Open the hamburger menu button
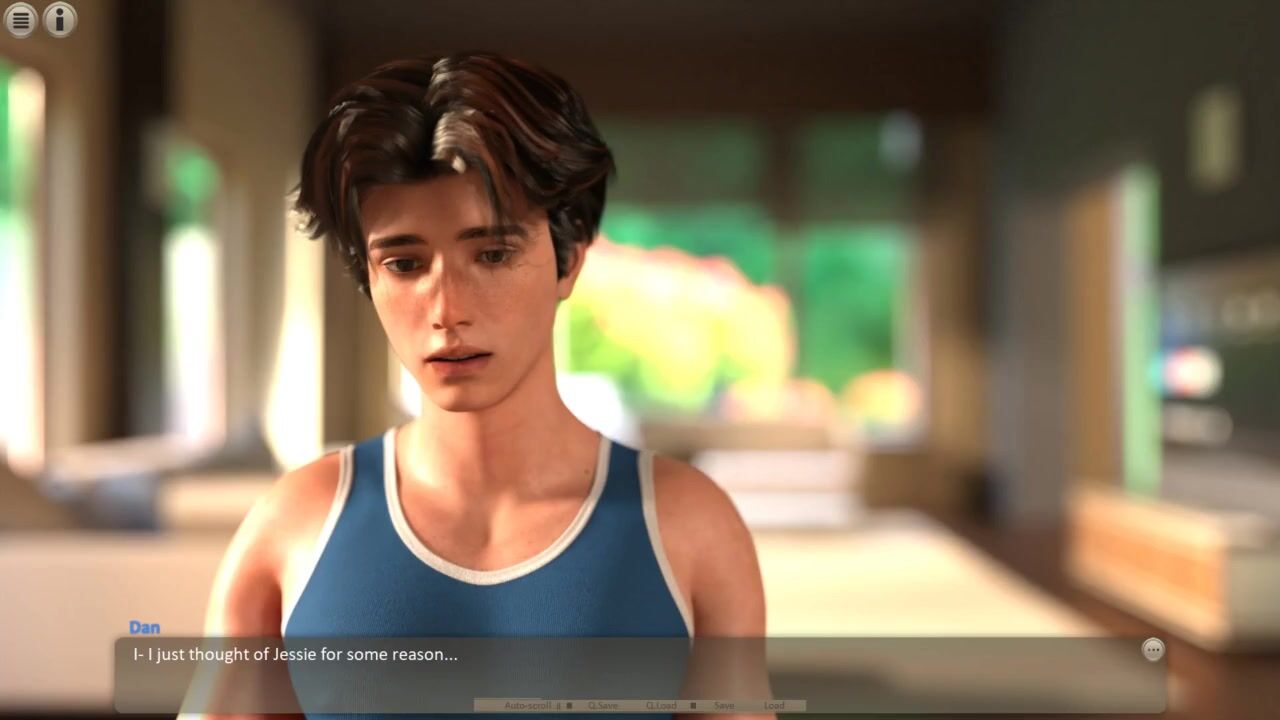Image resolution: width=1280 pixels, height=720 pixels. [21, 19]
